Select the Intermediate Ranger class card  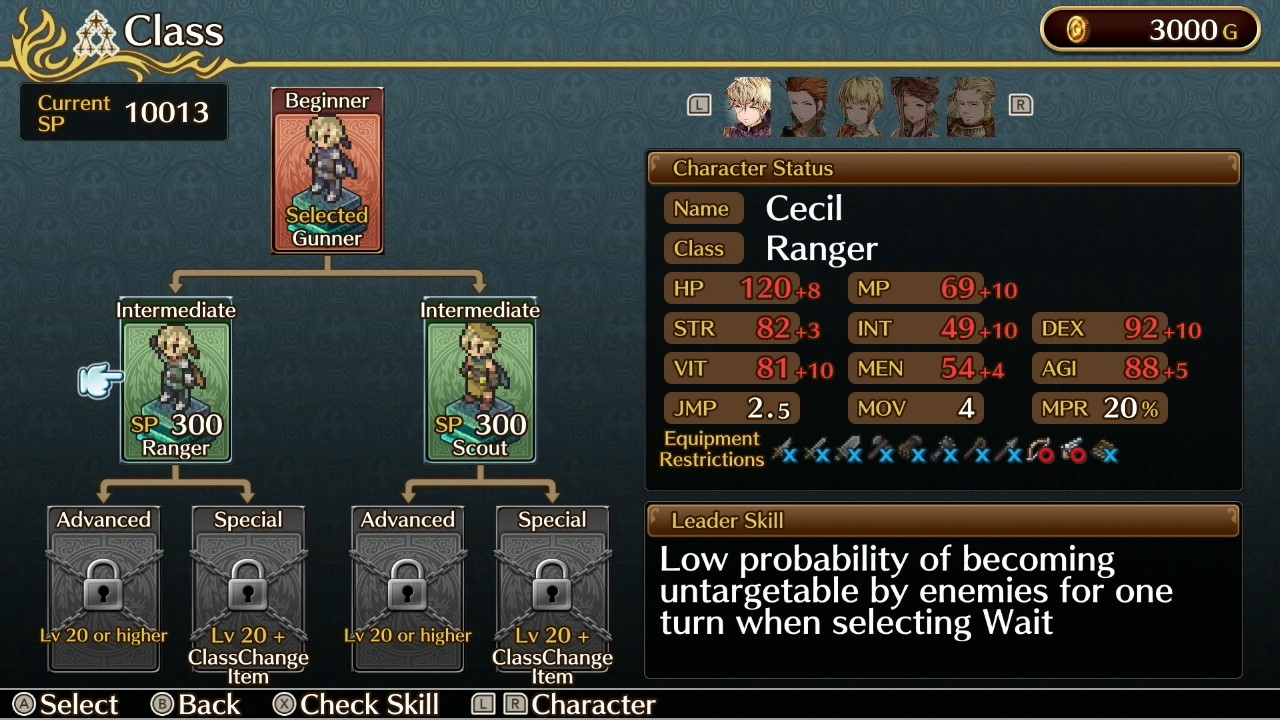176,380
